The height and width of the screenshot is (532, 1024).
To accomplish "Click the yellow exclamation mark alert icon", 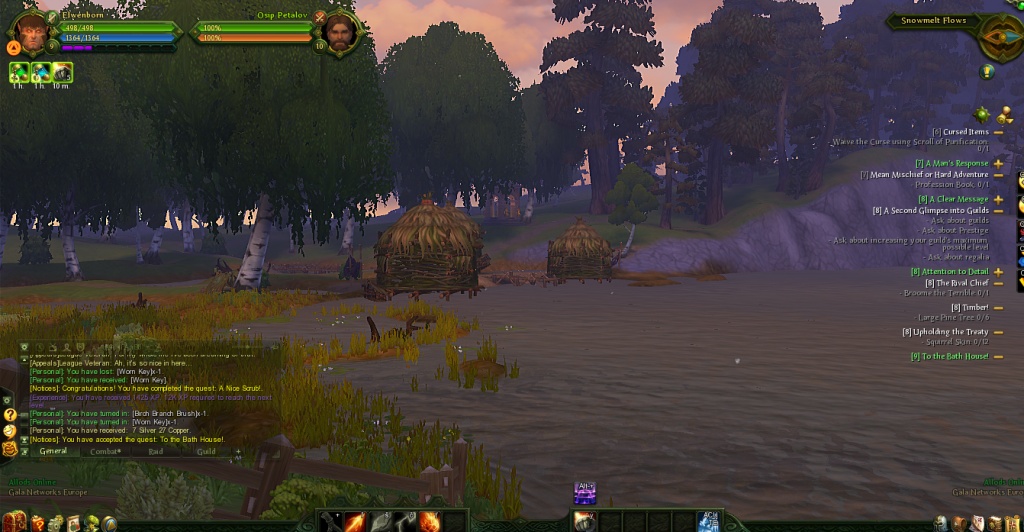I will [987, 71].
